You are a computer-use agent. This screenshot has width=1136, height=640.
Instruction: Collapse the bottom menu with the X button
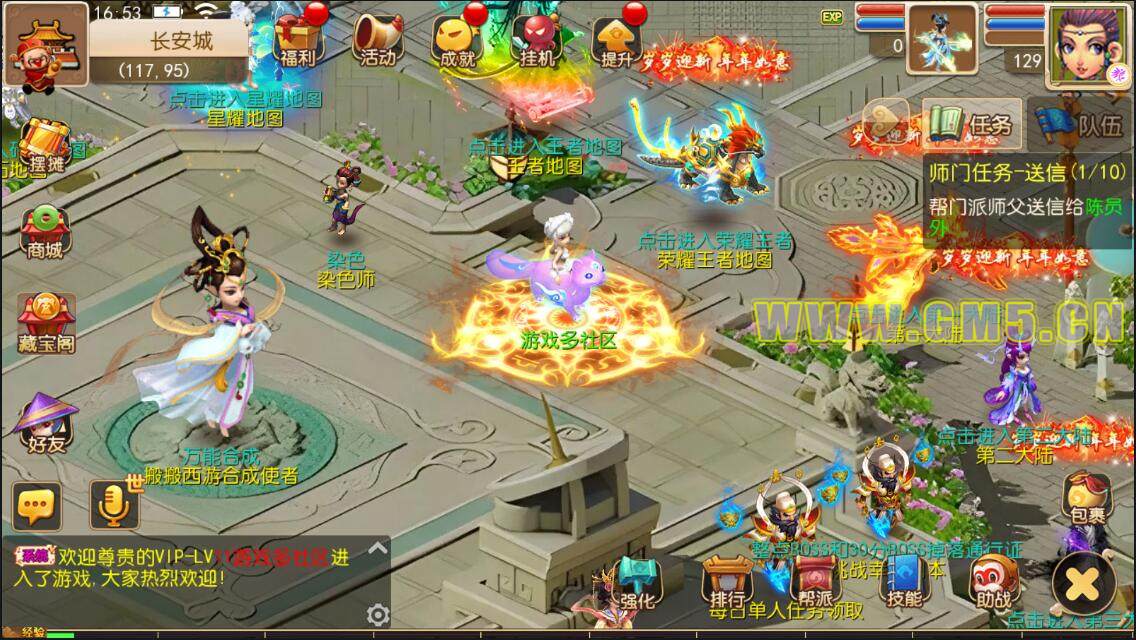point(1083,580)
